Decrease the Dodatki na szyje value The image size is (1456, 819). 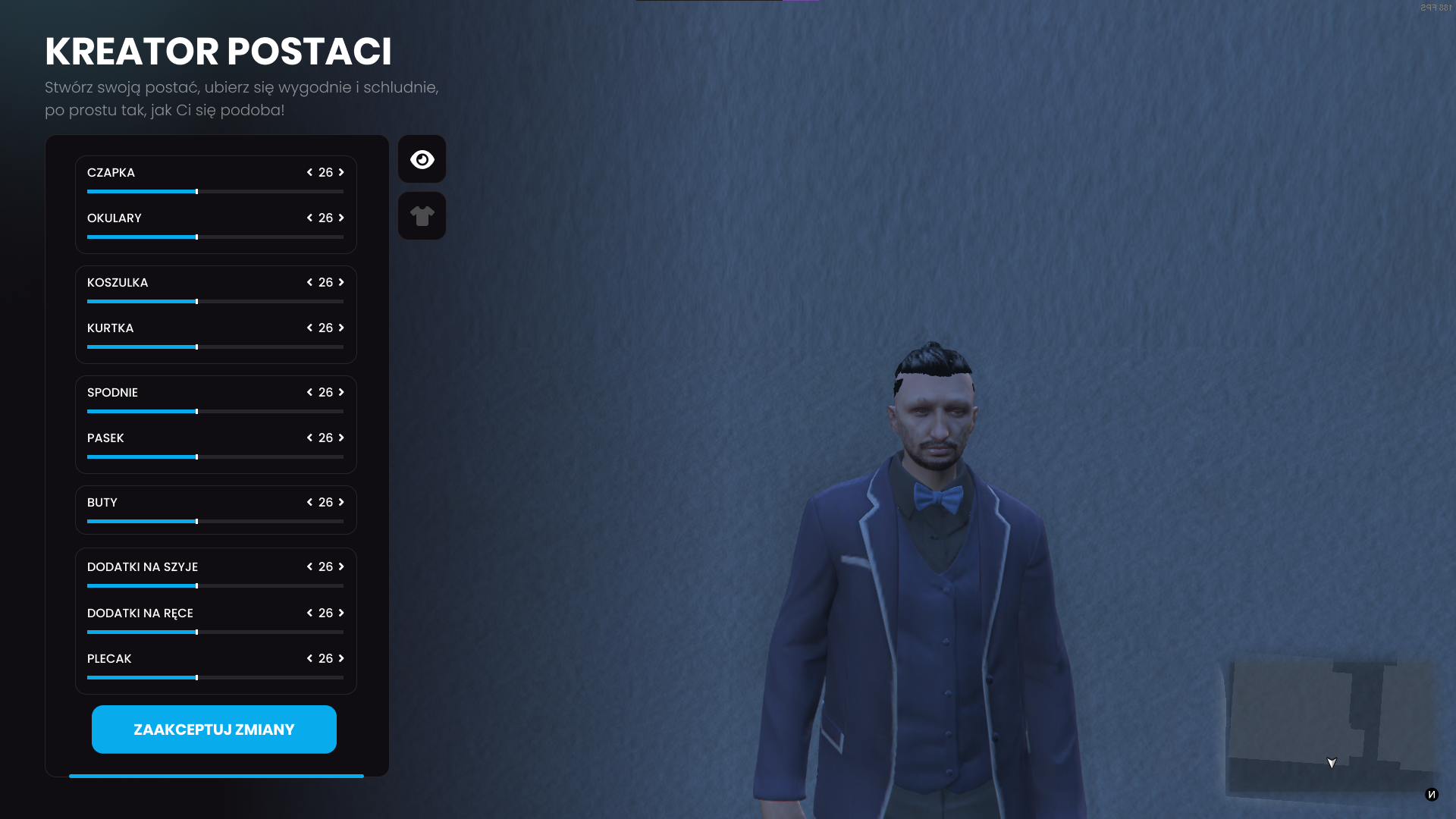pos(309,566)
